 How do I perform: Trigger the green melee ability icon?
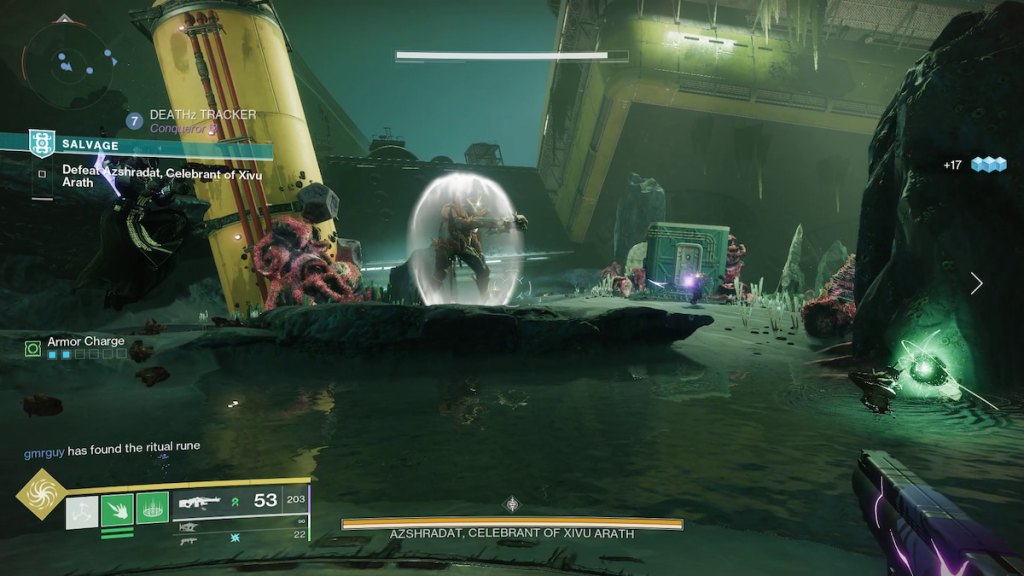tap(117, 510)
